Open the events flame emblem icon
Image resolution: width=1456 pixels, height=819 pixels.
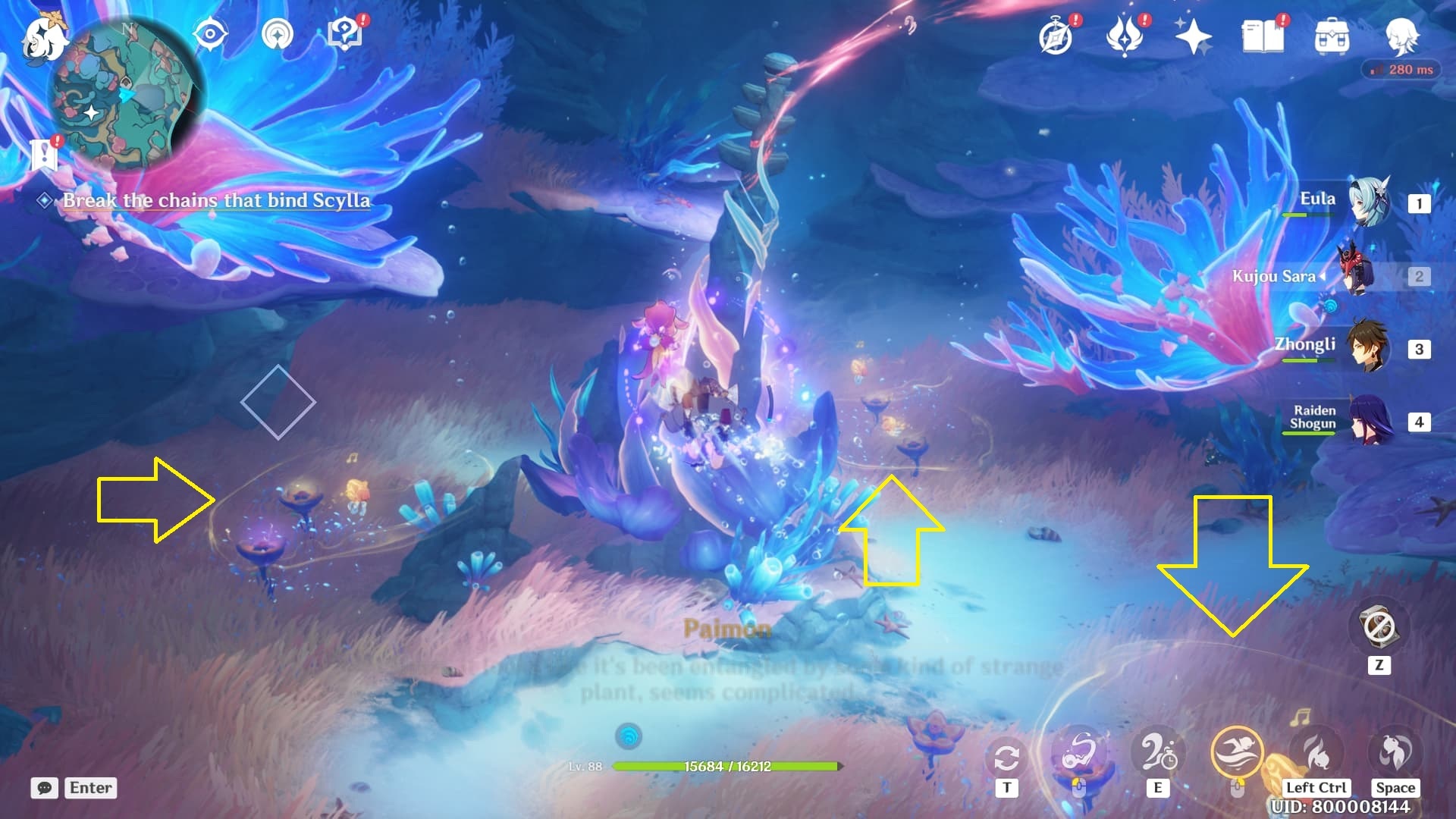(1125, 36)
